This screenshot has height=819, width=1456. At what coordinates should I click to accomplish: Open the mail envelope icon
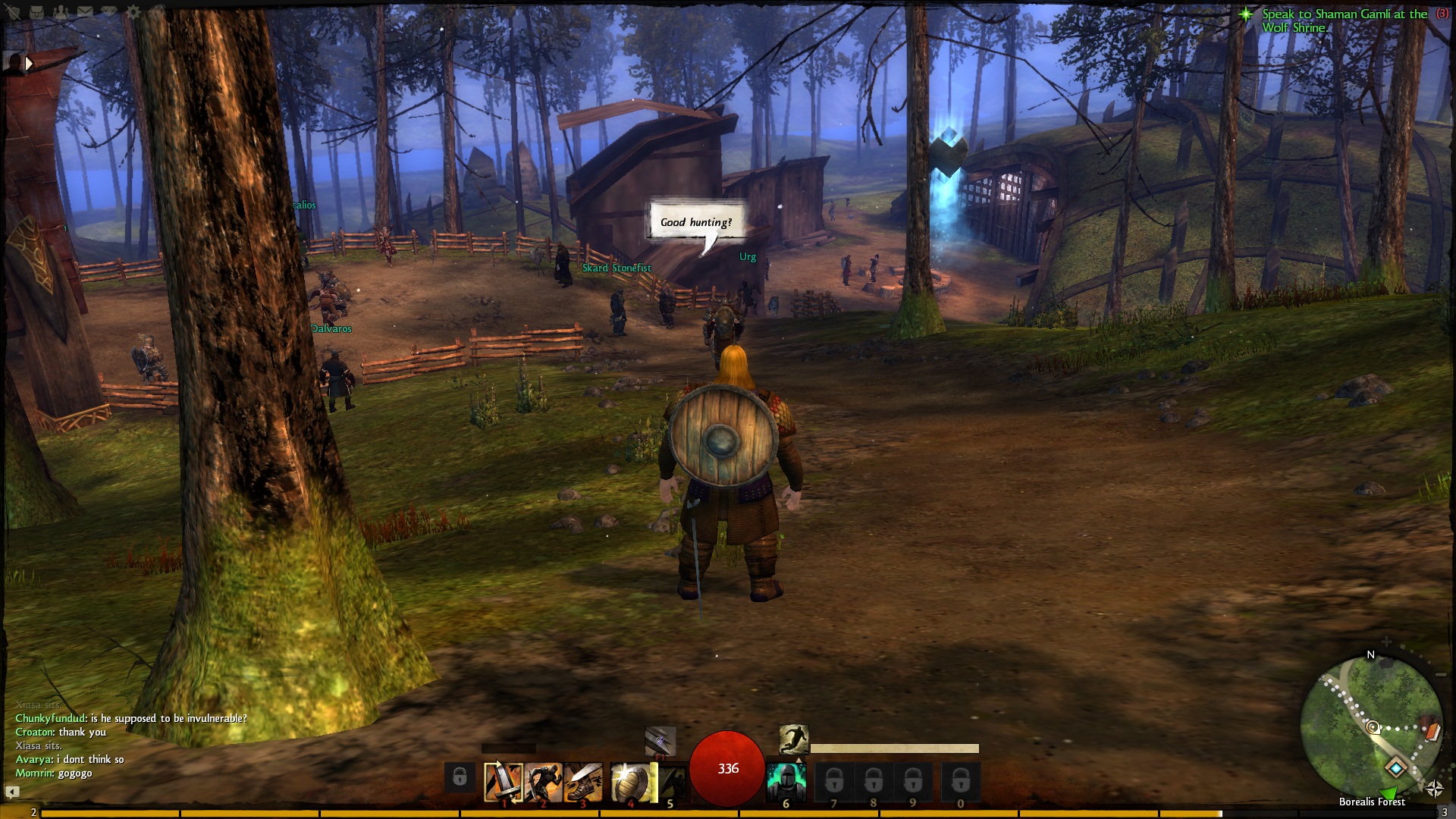84,12
